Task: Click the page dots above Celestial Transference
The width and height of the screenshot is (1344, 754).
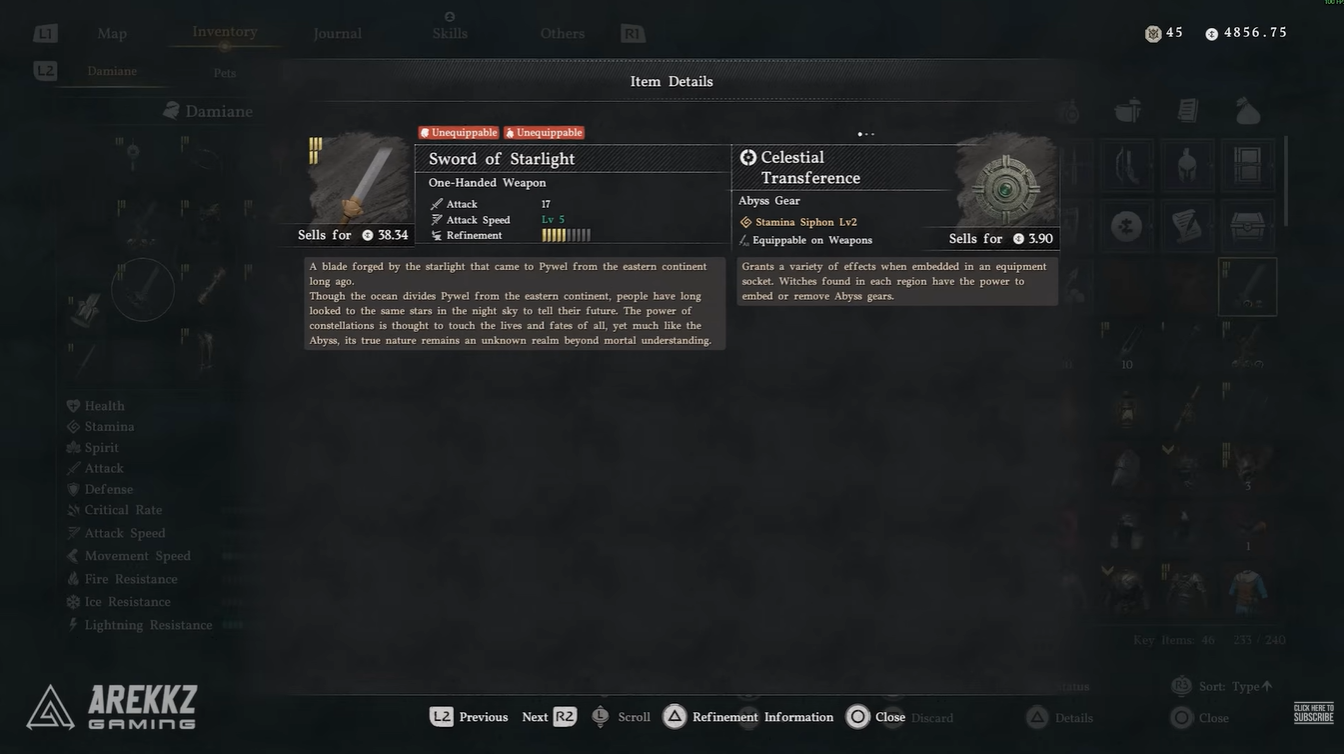Action: 866,133
